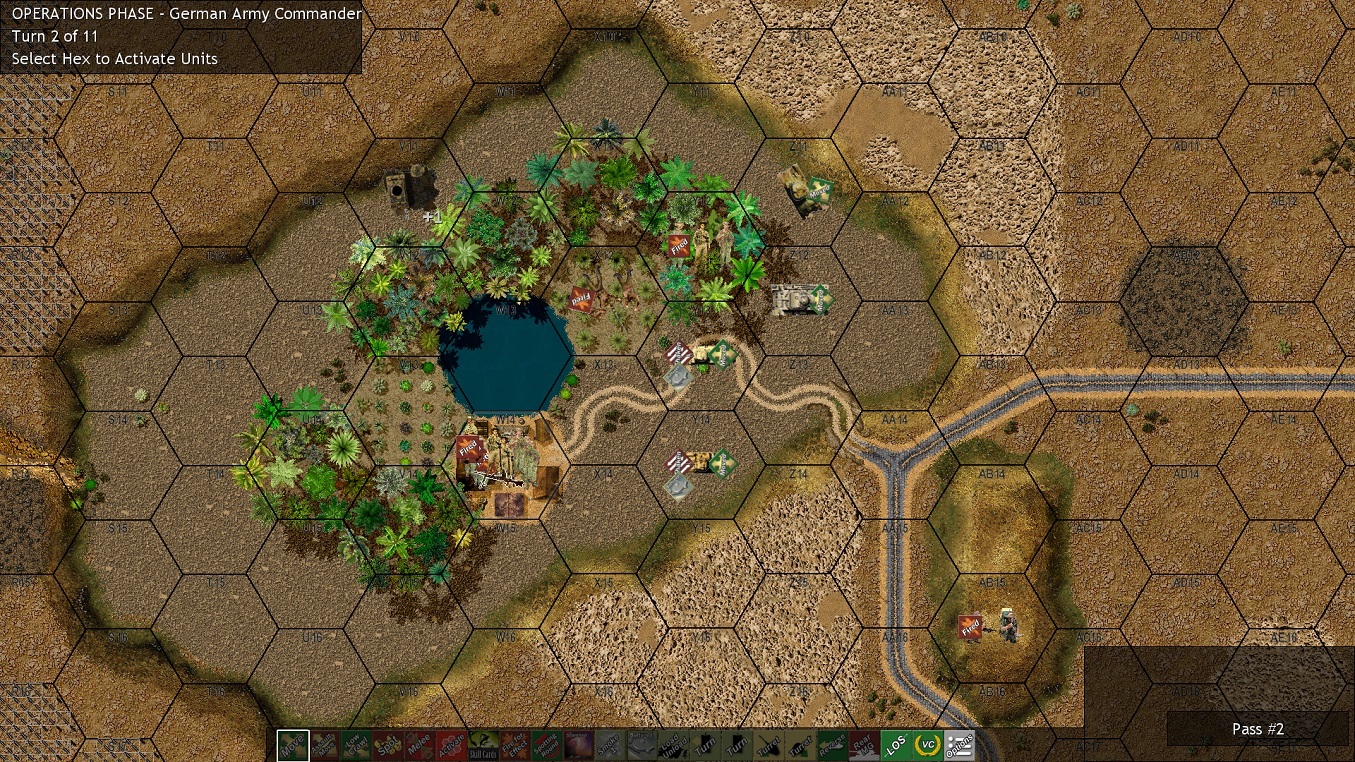This screenshot has width=1355, height=762.
Task: Select the Spotting Round action
Action: 547,746
